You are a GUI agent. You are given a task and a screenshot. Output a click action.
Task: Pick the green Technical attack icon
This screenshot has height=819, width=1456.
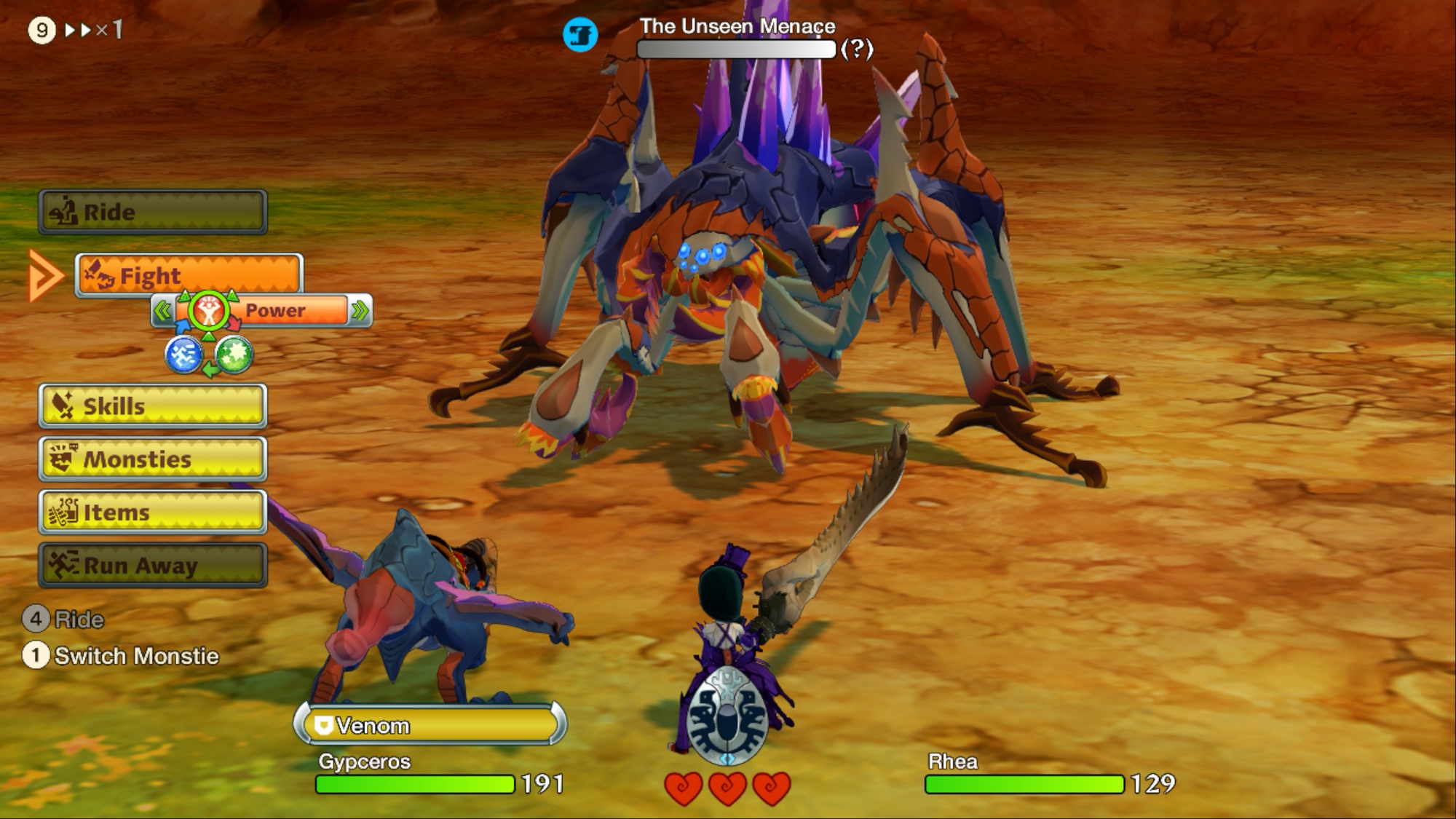tap(234, 355)
